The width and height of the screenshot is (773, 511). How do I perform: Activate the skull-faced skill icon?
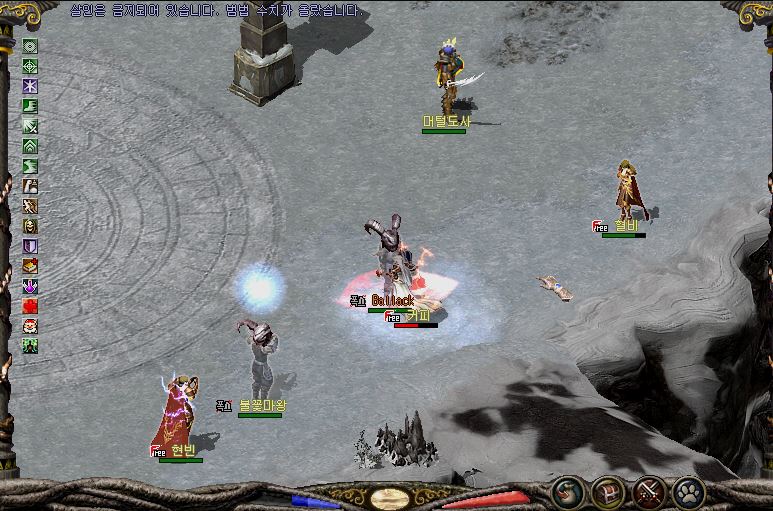[x=31, y=225]
